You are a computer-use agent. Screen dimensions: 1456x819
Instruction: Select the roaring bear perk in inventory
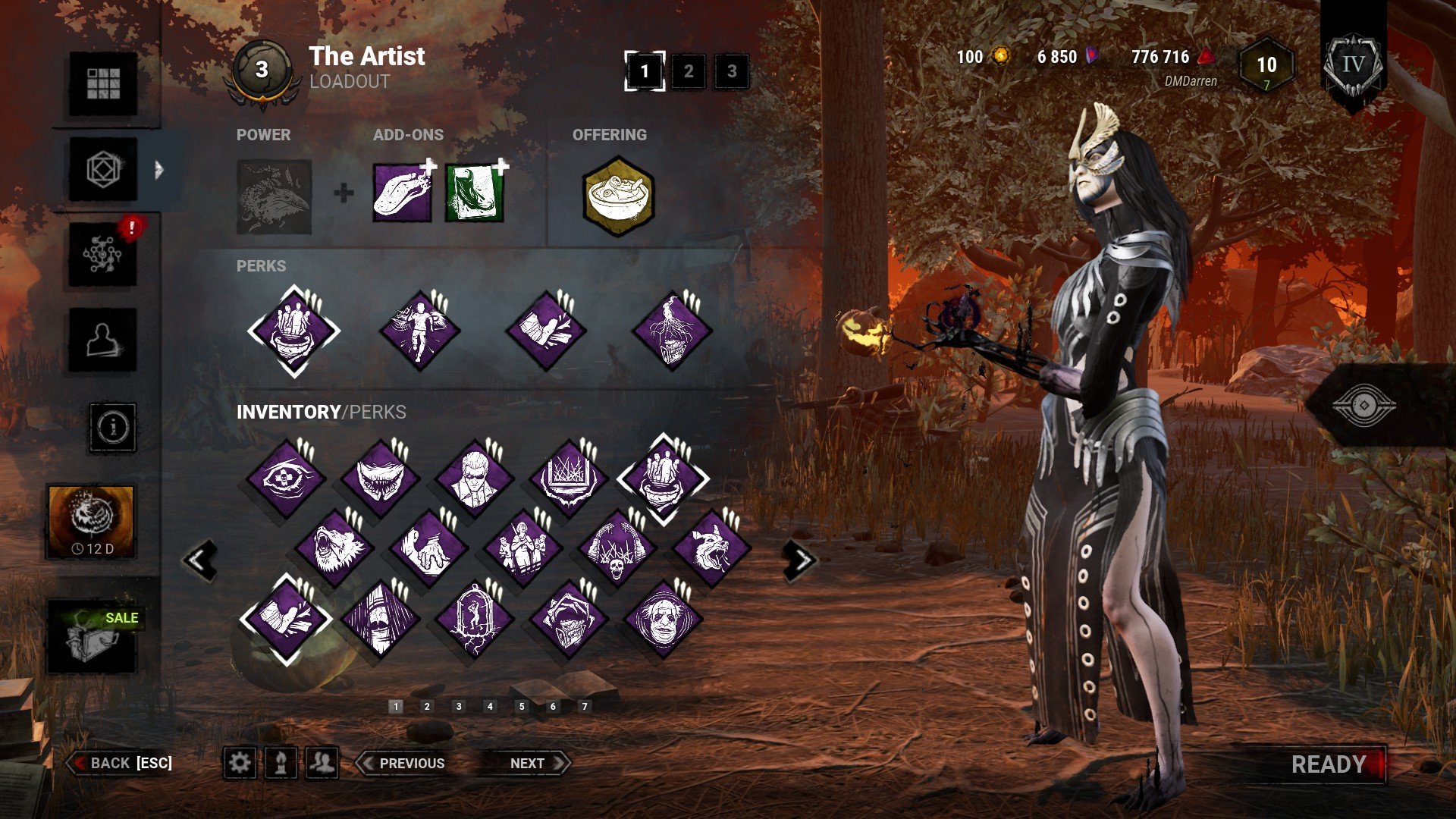333,548
